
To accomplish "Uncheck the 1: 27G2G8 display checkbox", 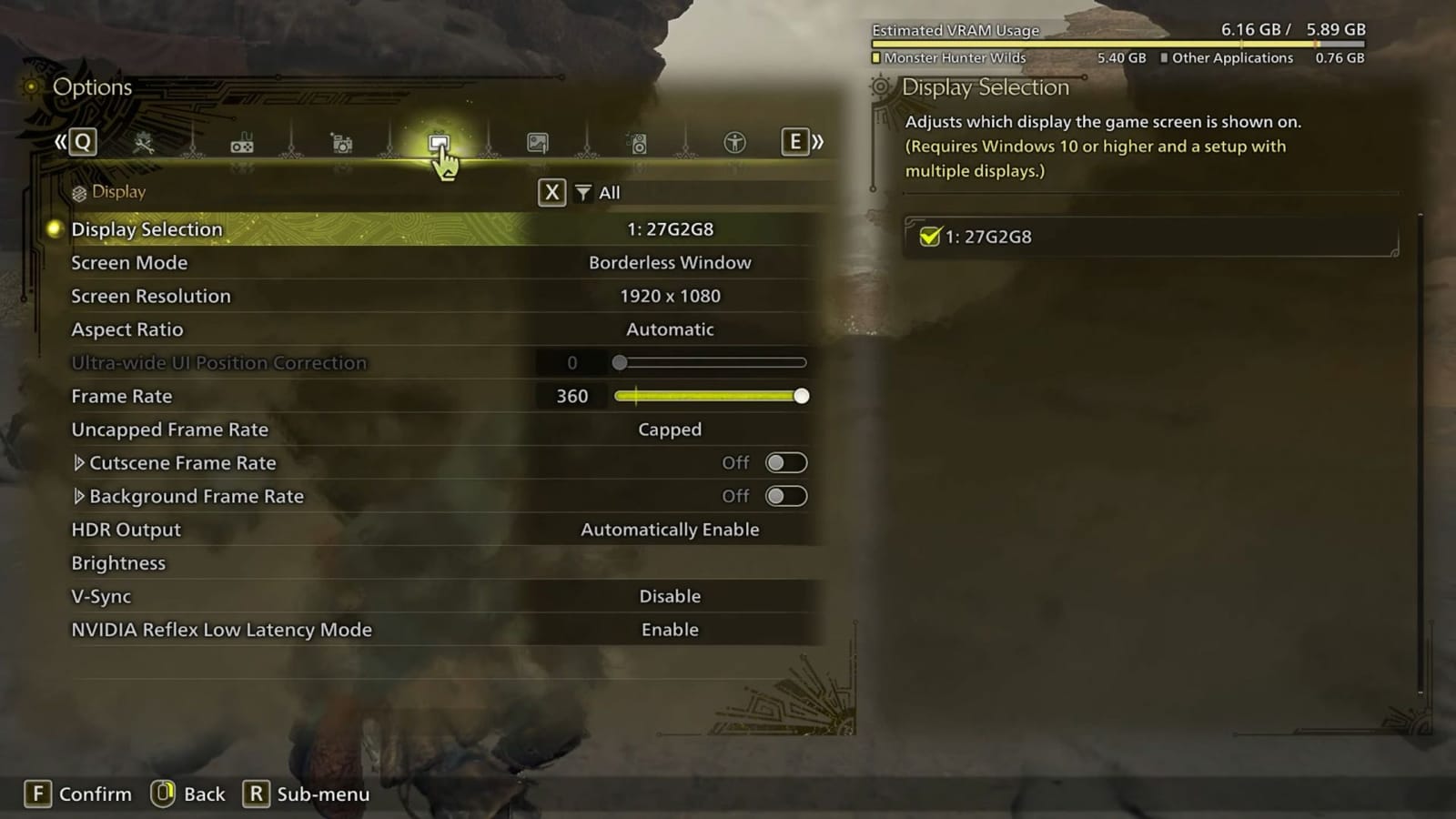I will 929,236.
